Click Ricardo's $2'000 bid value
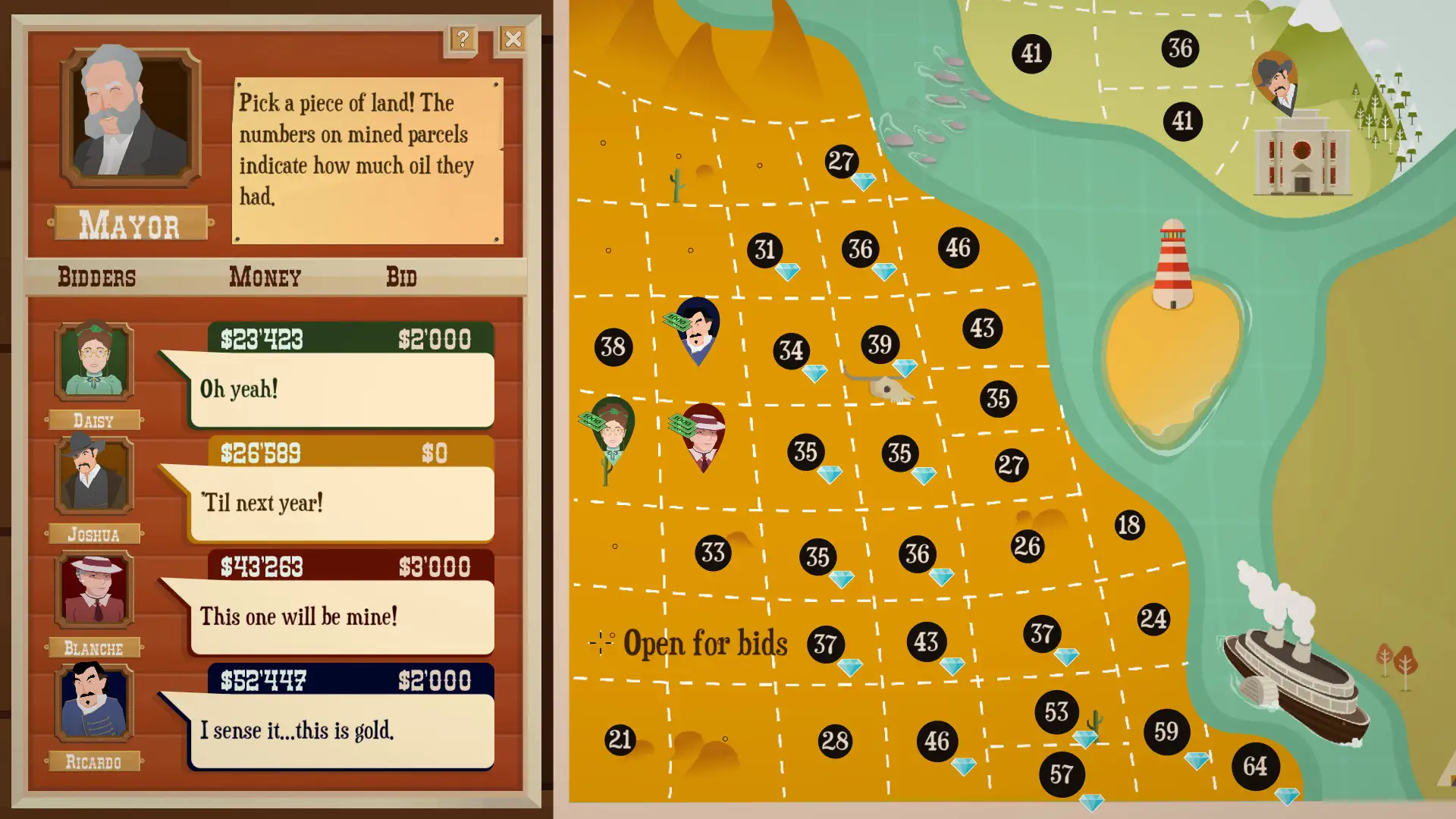 (x=435, y=680)
